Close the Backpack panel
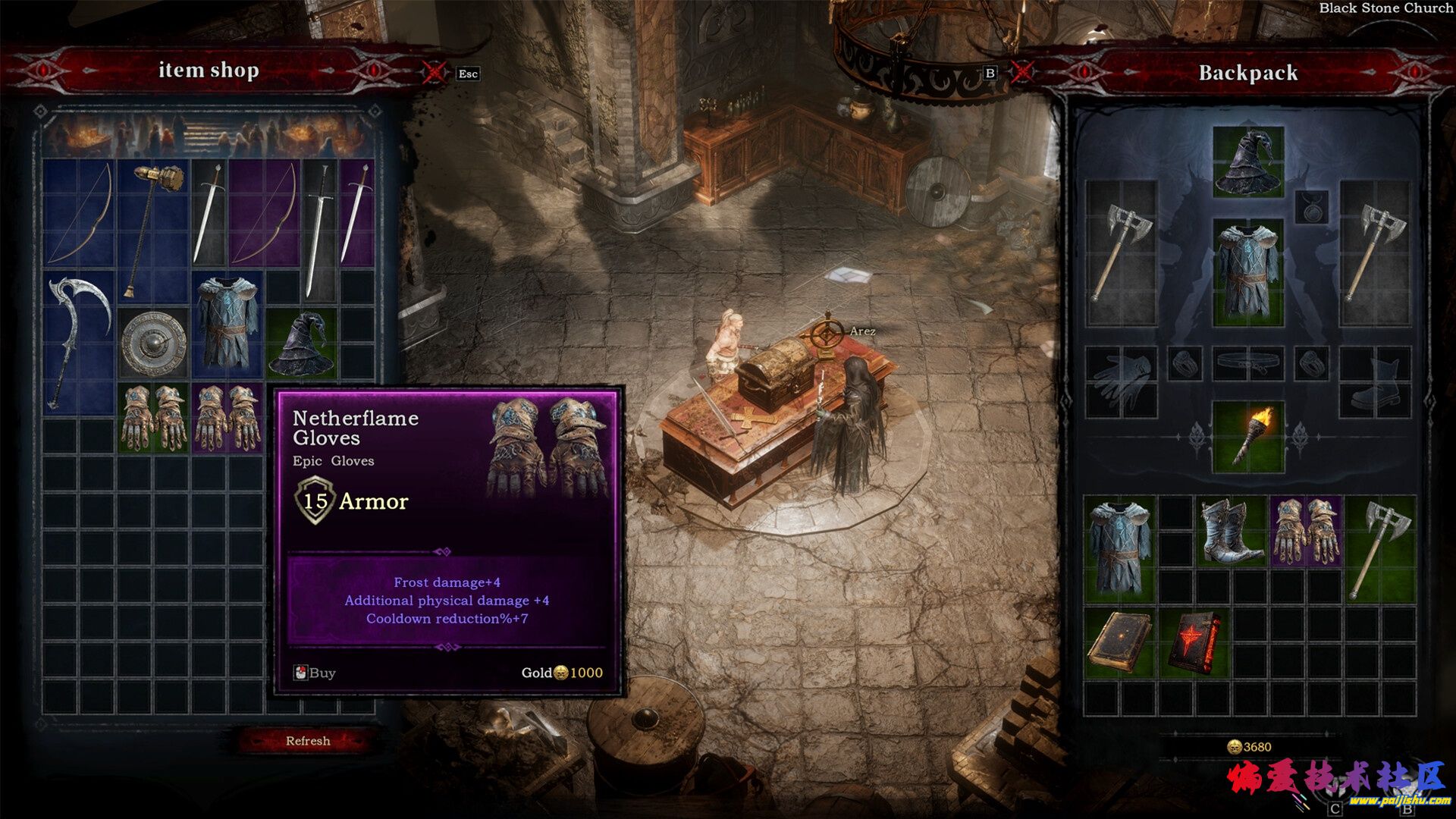This screenshot has height=819, width=1456. (1021, 73)
